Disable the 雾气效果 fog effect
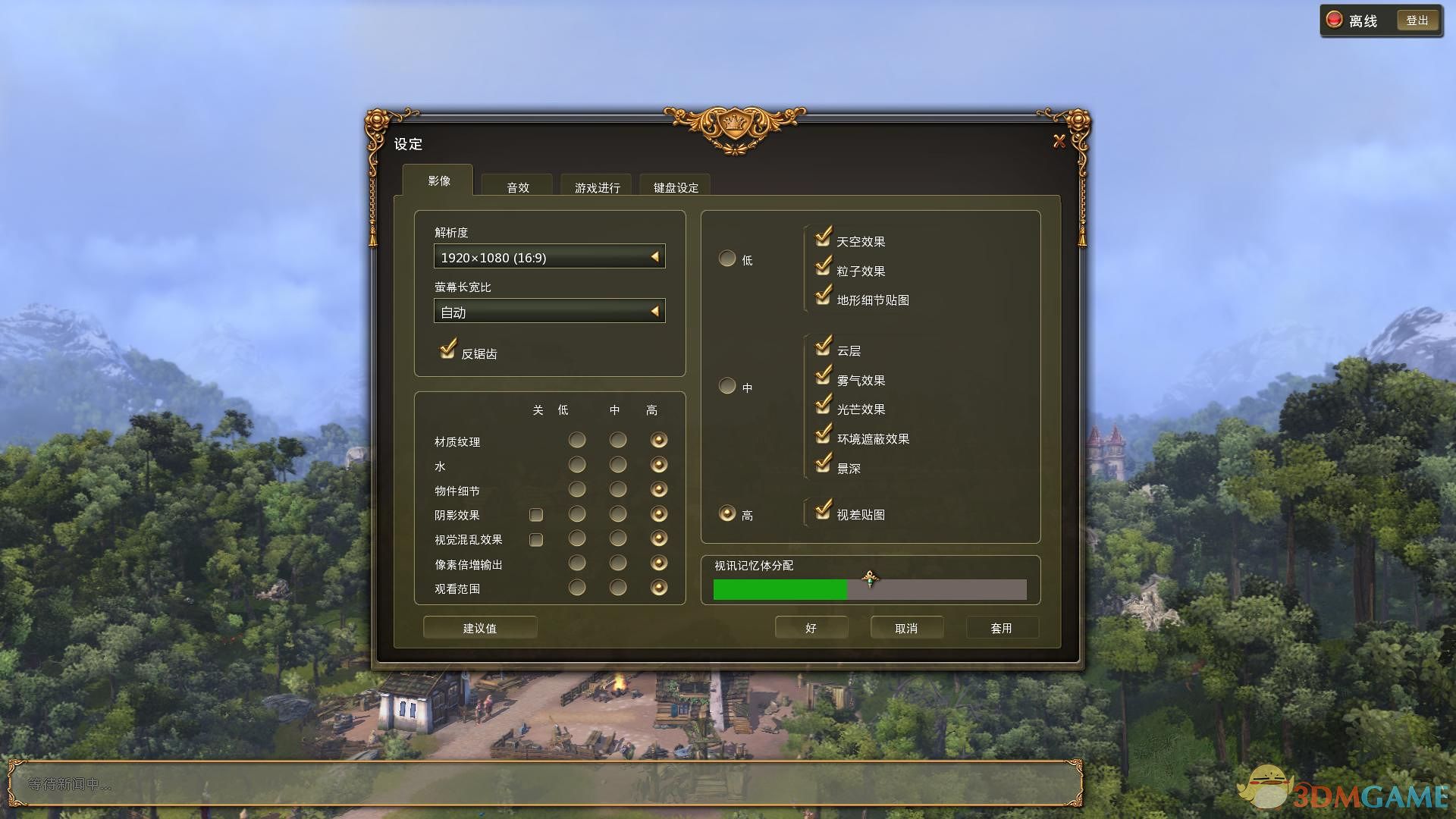Viewport: 1456px width, 819px height. [x=824, y=378]
